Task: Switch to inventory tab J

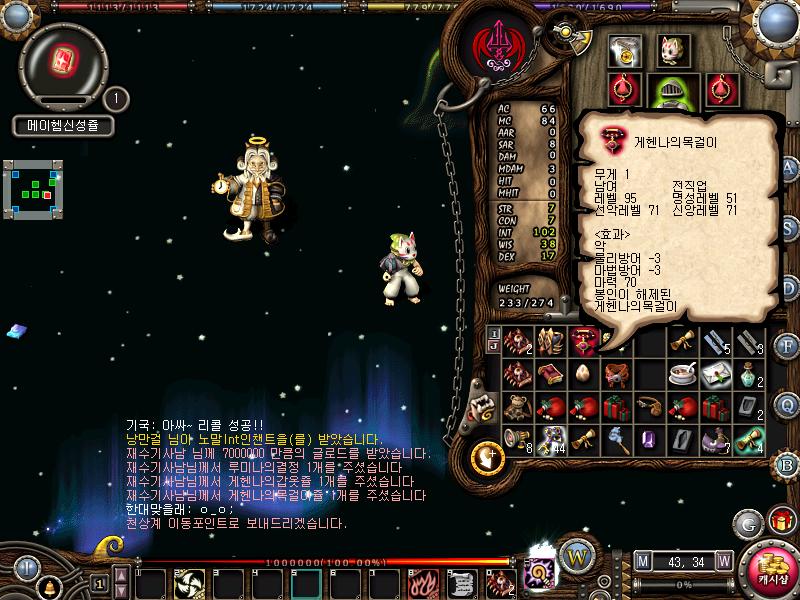Action: point(493,347)
